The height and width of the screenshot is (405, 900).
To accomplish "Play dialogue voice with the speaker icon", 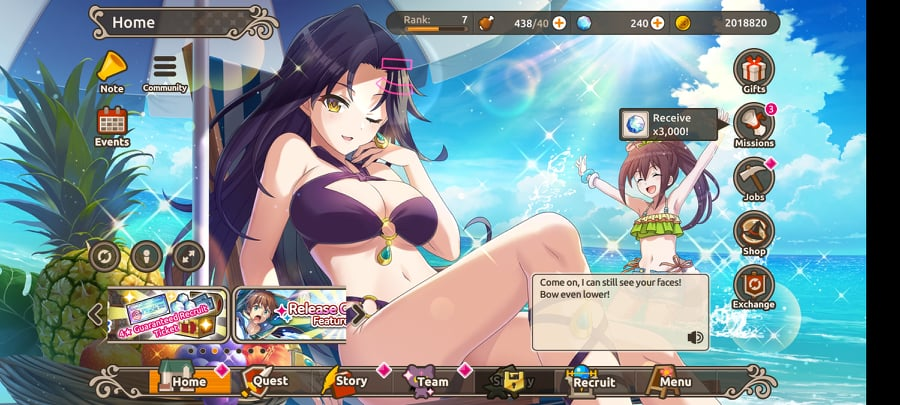I will point(695,337).
